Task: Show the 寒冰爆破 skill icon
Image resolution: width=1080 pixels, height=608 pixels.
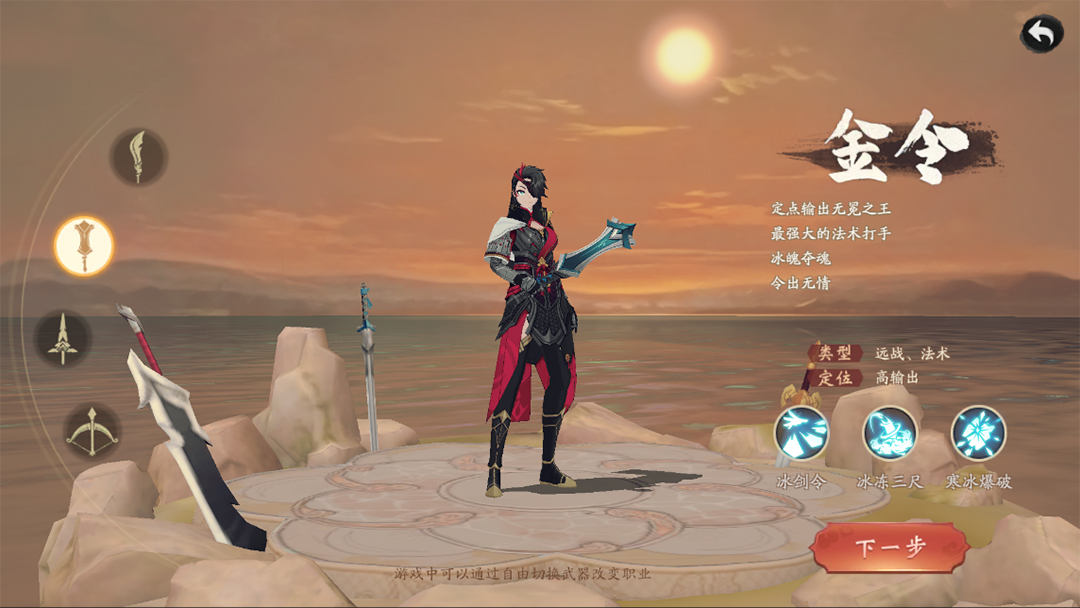Action: point(978,433)
